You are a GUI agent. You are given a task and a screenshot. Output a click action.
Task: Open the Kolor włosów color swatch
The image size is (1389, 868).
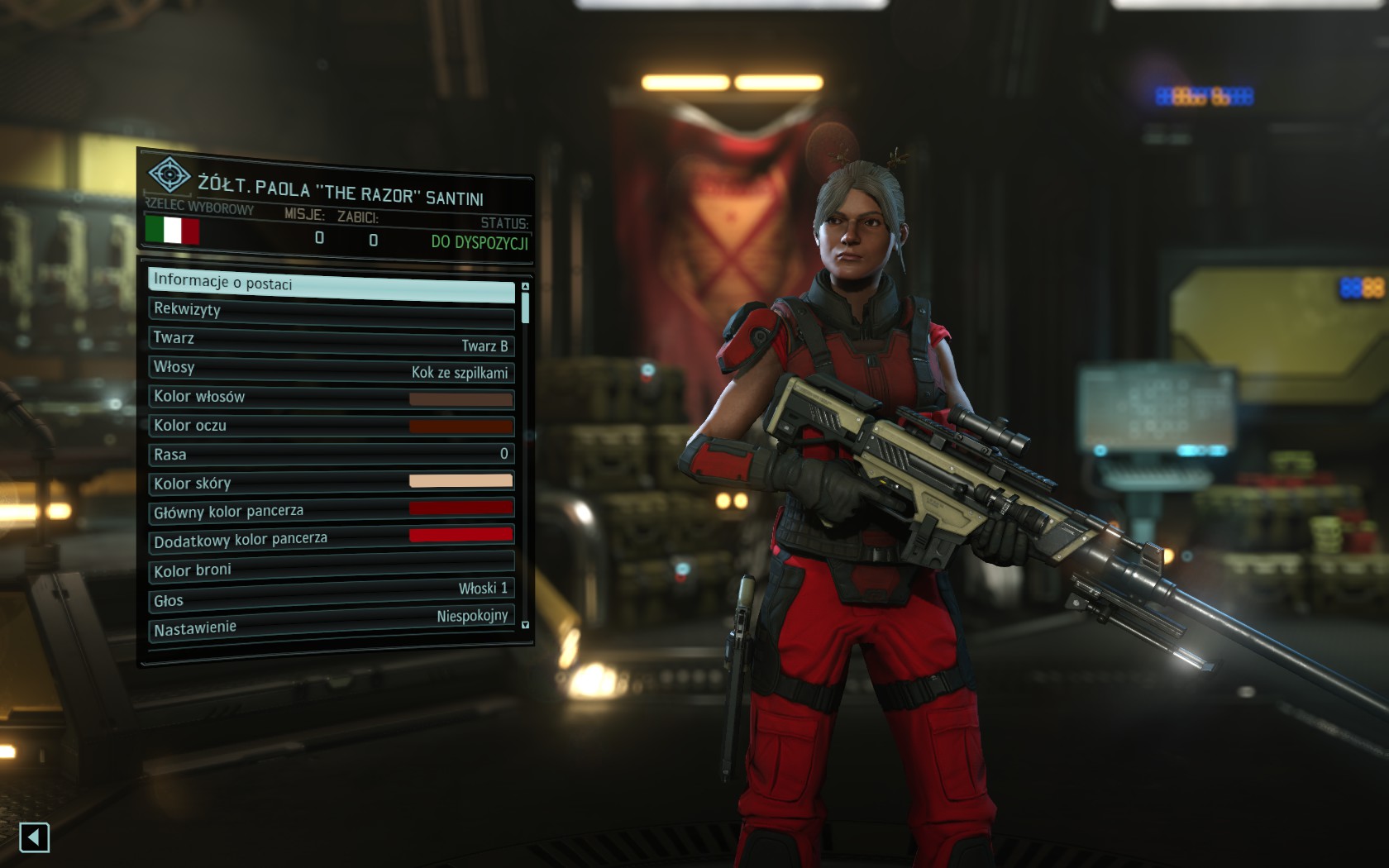461,399
